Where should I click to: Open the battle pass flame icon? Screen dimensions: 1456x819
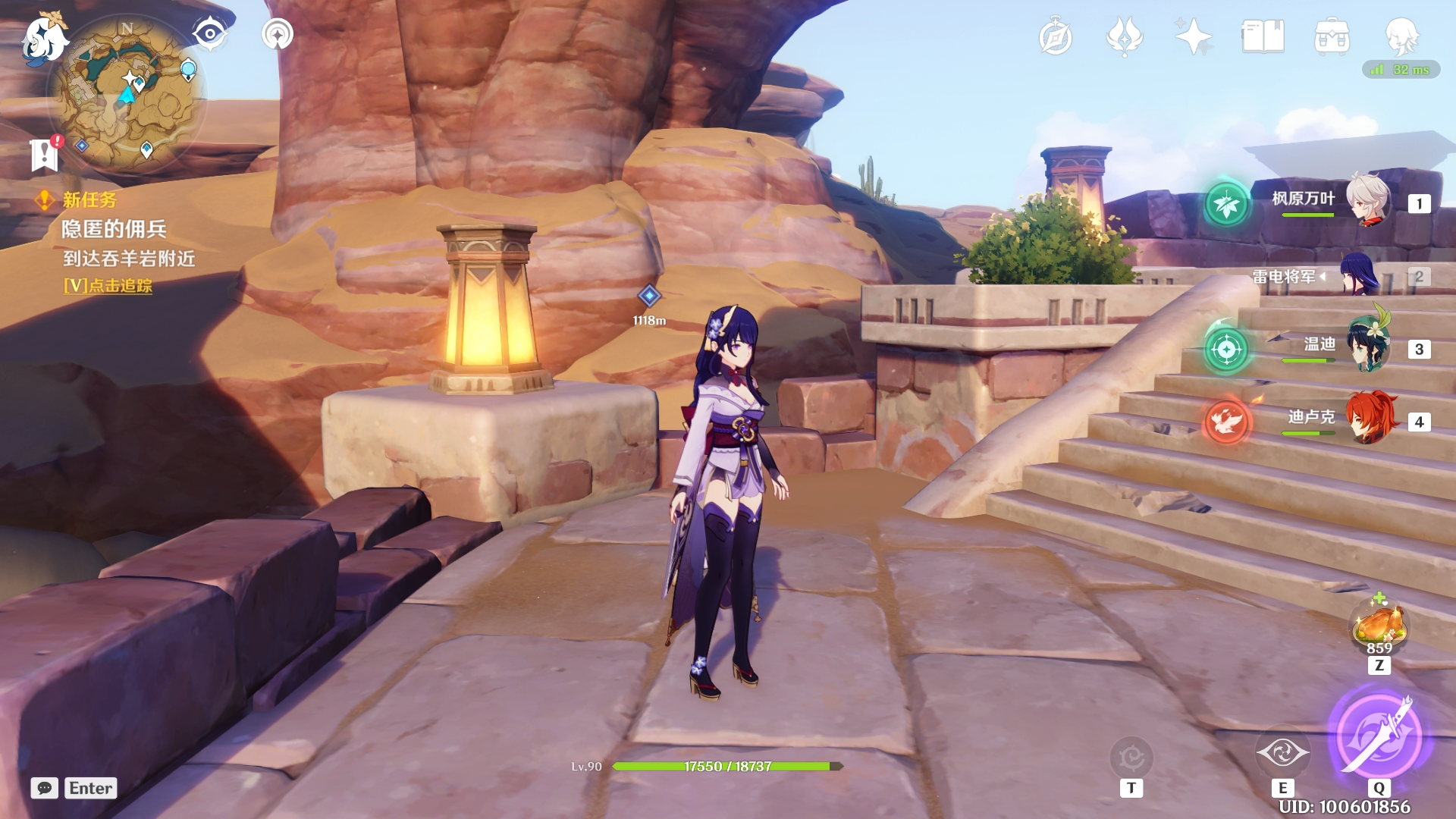click(x=1124, y=36)
